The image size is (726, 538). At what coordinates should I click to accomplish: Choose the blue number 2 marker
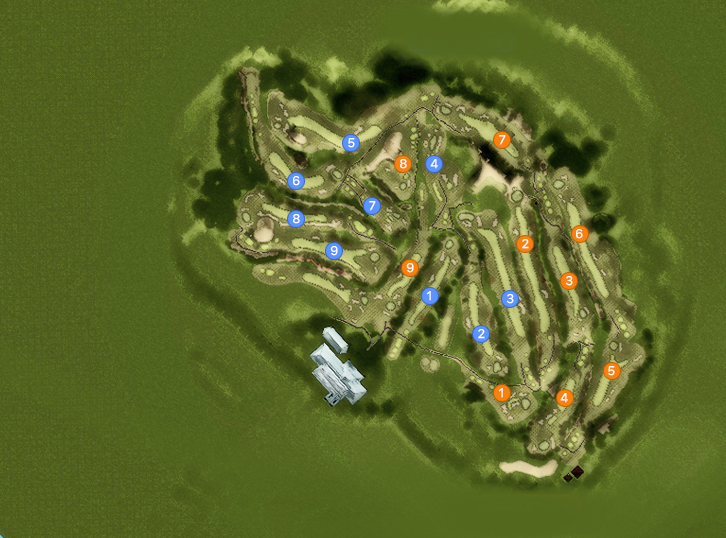pyautogui.click(x=481, y=334)
